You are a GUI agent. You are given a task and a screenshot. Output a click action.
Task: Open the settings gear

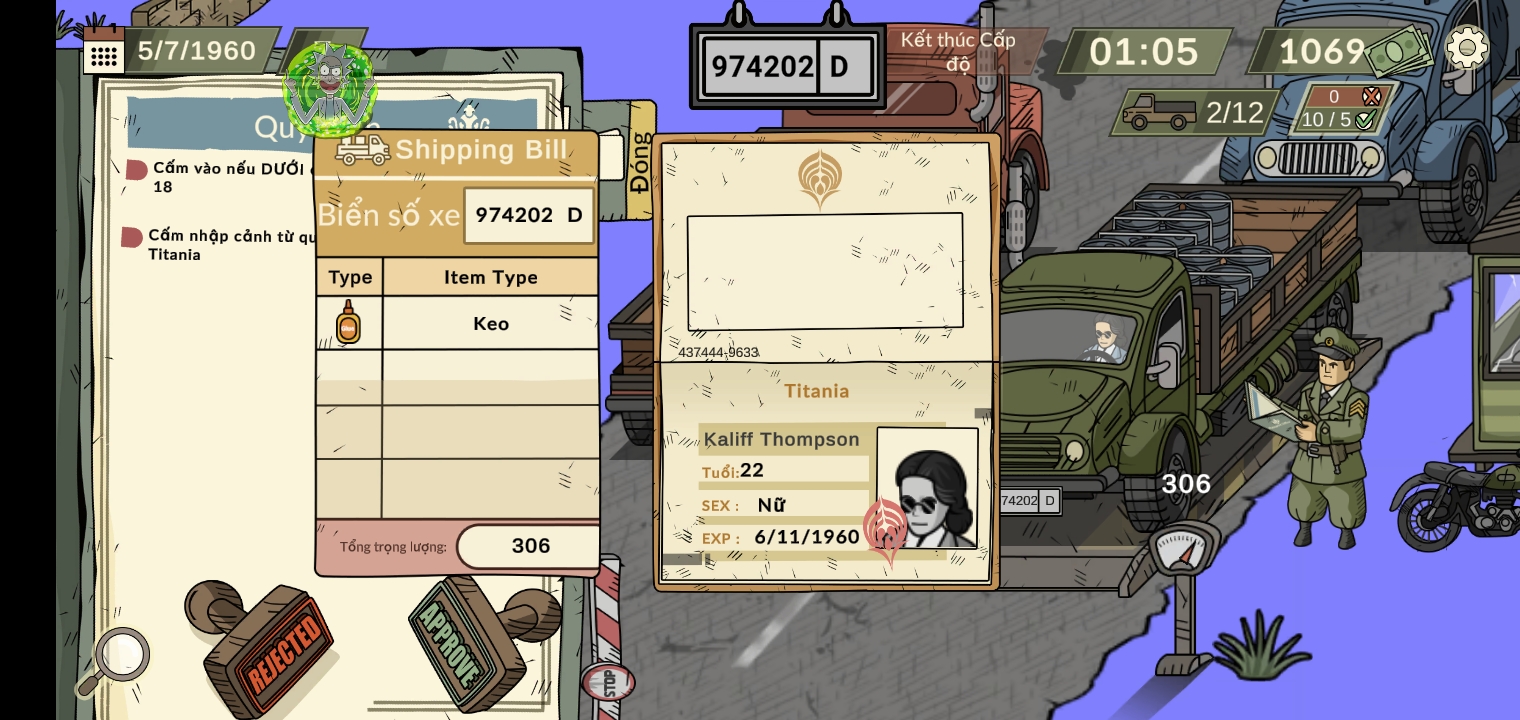(1466, 47)
